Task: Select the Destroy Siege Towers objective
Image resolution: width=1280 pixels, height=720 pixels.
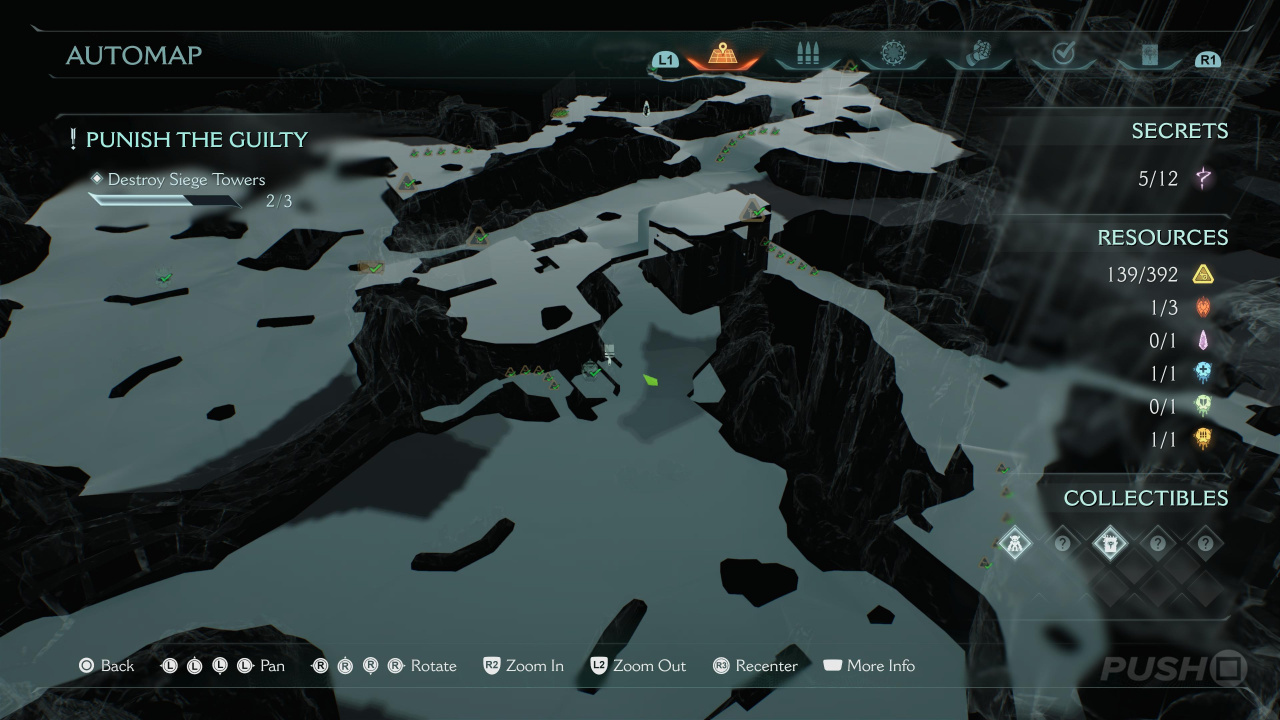Action: click(x=186, y=180)
